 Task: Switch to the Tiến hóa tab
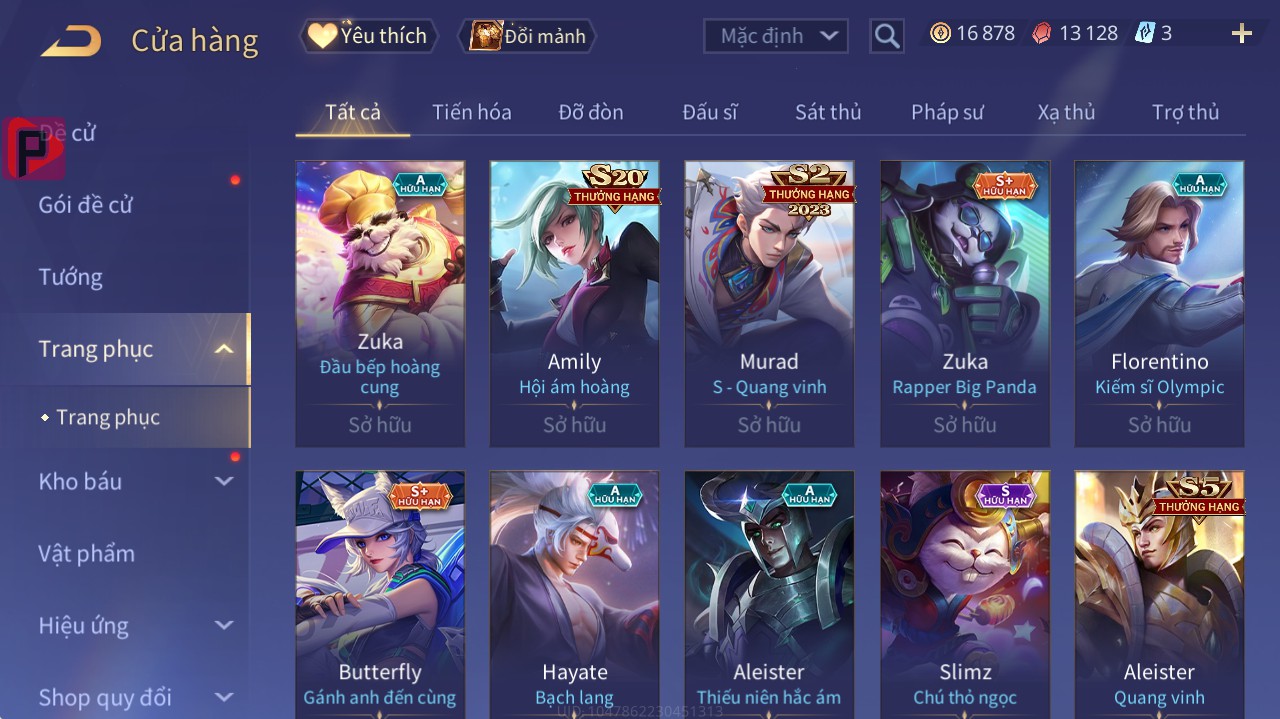click(x=471, y=112)
